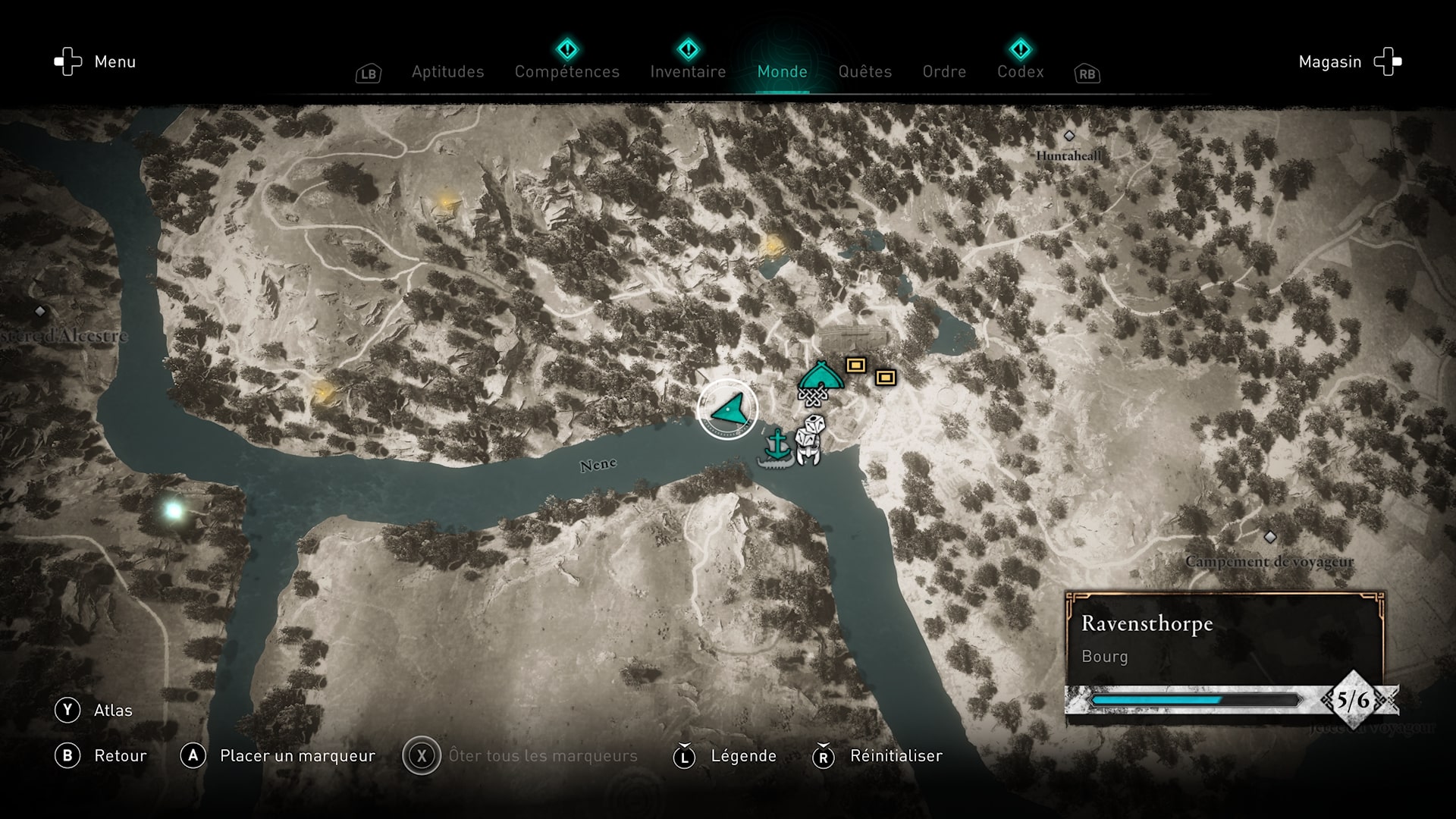
Task: Open the Aptitudes tab
Action: (447, 72)
